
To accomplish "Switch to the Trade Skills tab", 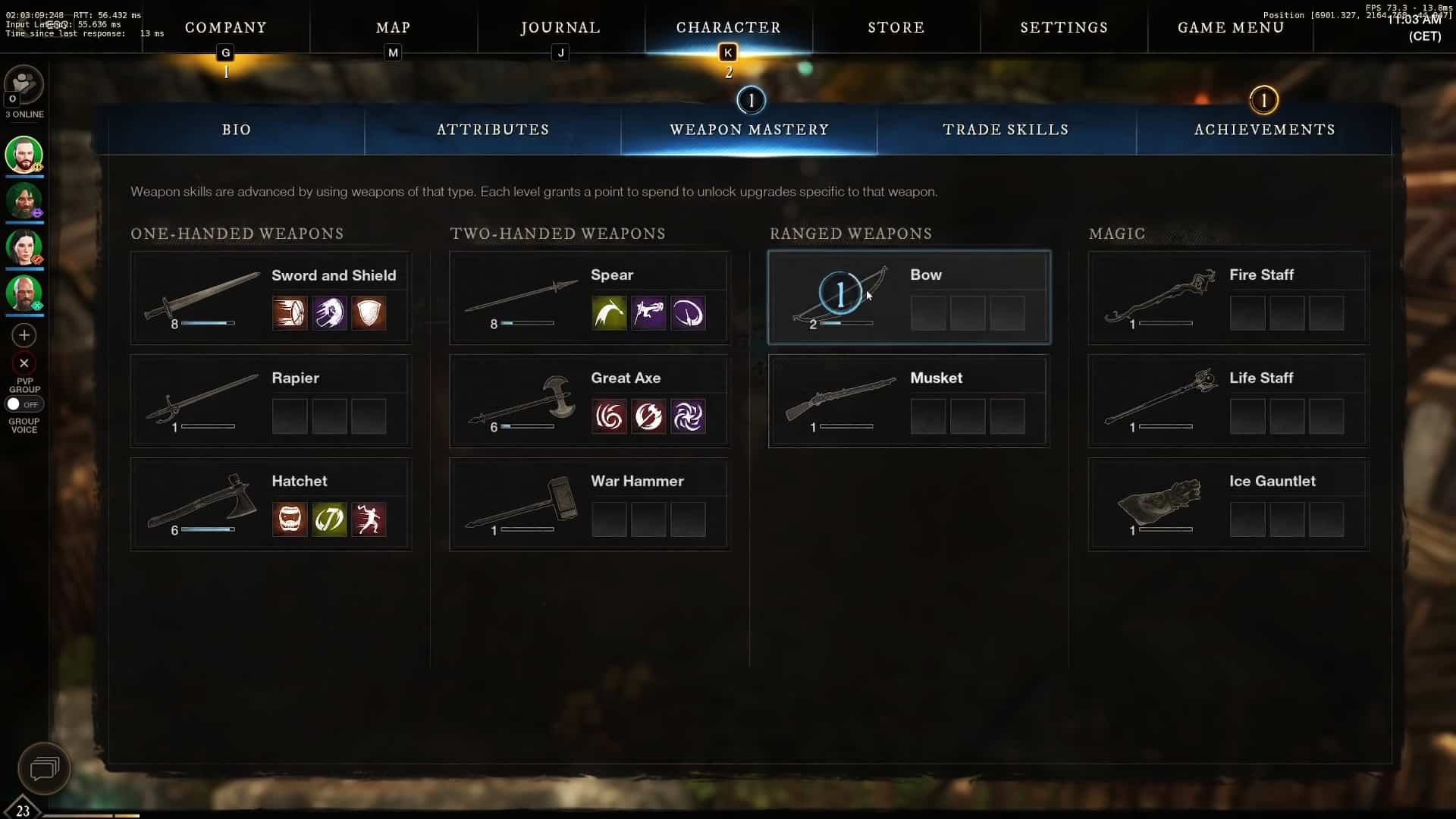I will coord(1006,130).
